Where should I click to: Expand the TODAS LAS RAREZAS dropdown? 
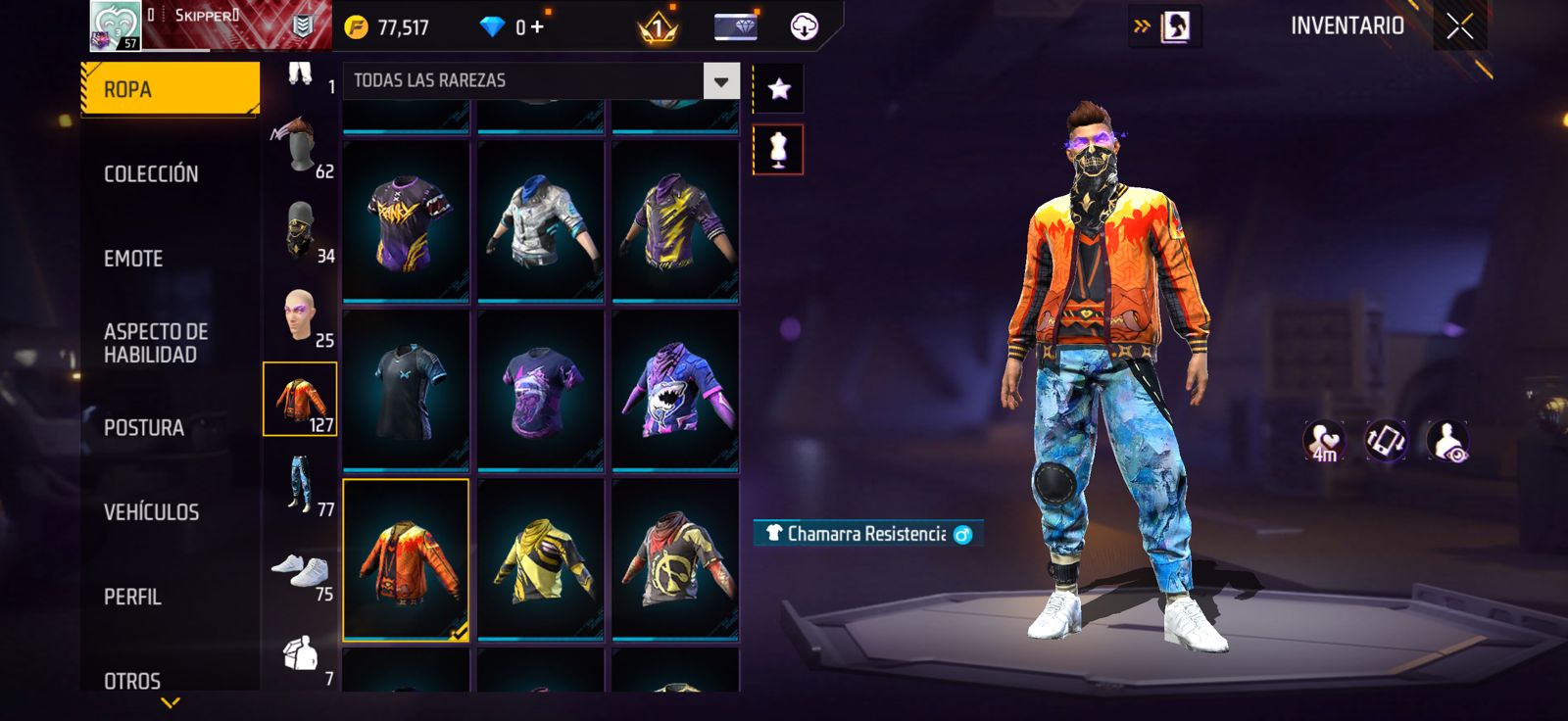click(720, 81)
